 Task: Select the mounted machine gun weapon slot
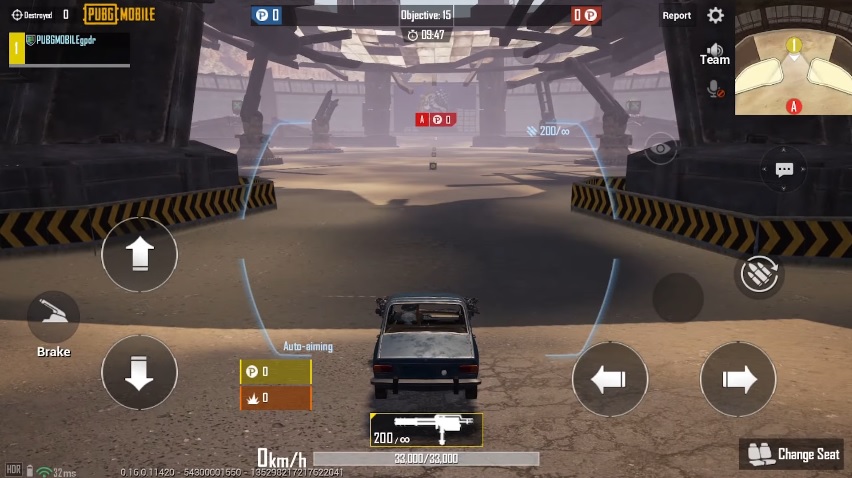(426, 430)
